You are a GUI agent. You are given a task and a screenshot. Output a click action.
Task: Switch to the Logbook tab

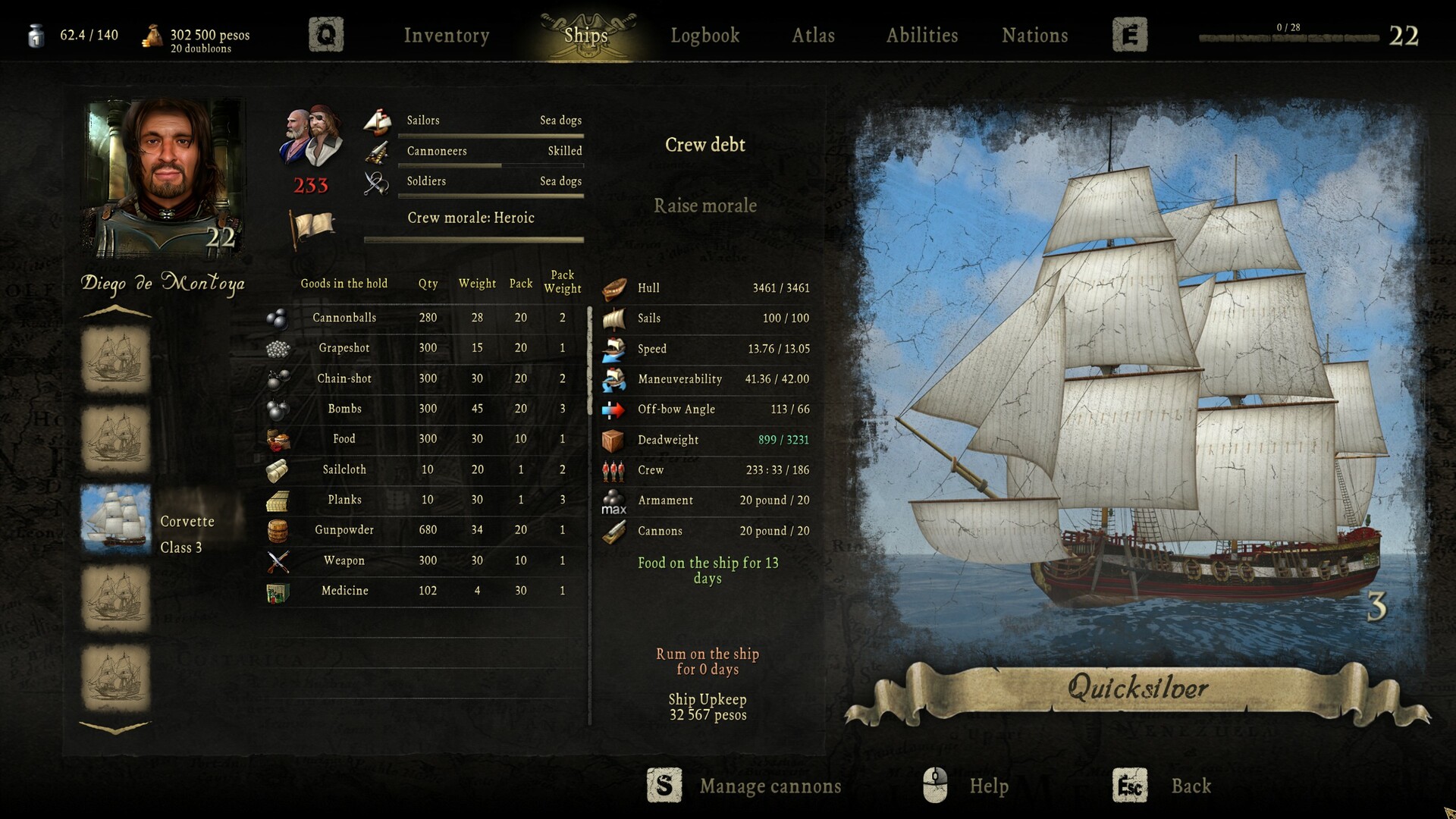click(x=704, y=35)
